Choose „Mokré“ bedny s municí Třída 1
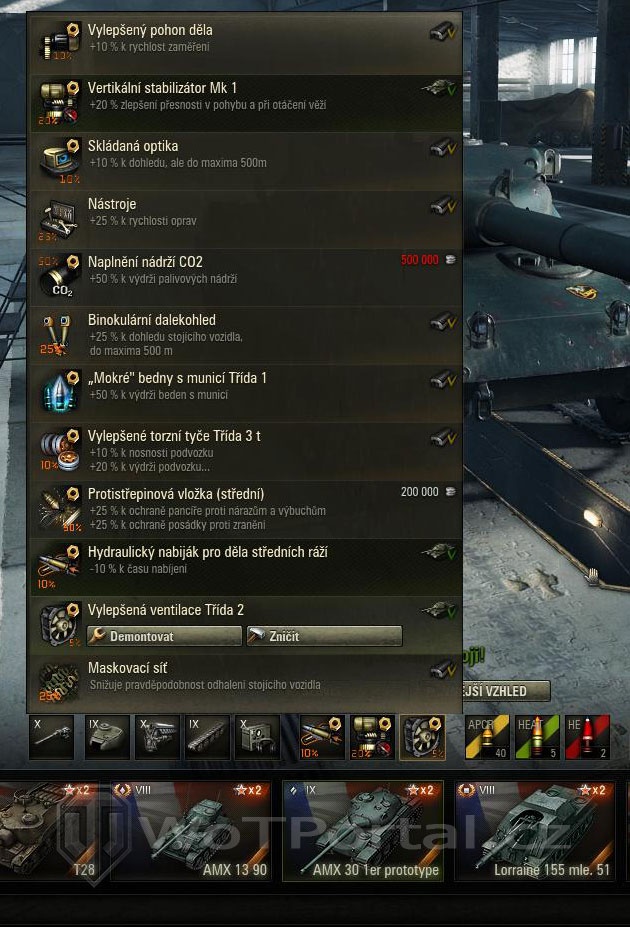630x927 pixels. (x=245, y=388)
